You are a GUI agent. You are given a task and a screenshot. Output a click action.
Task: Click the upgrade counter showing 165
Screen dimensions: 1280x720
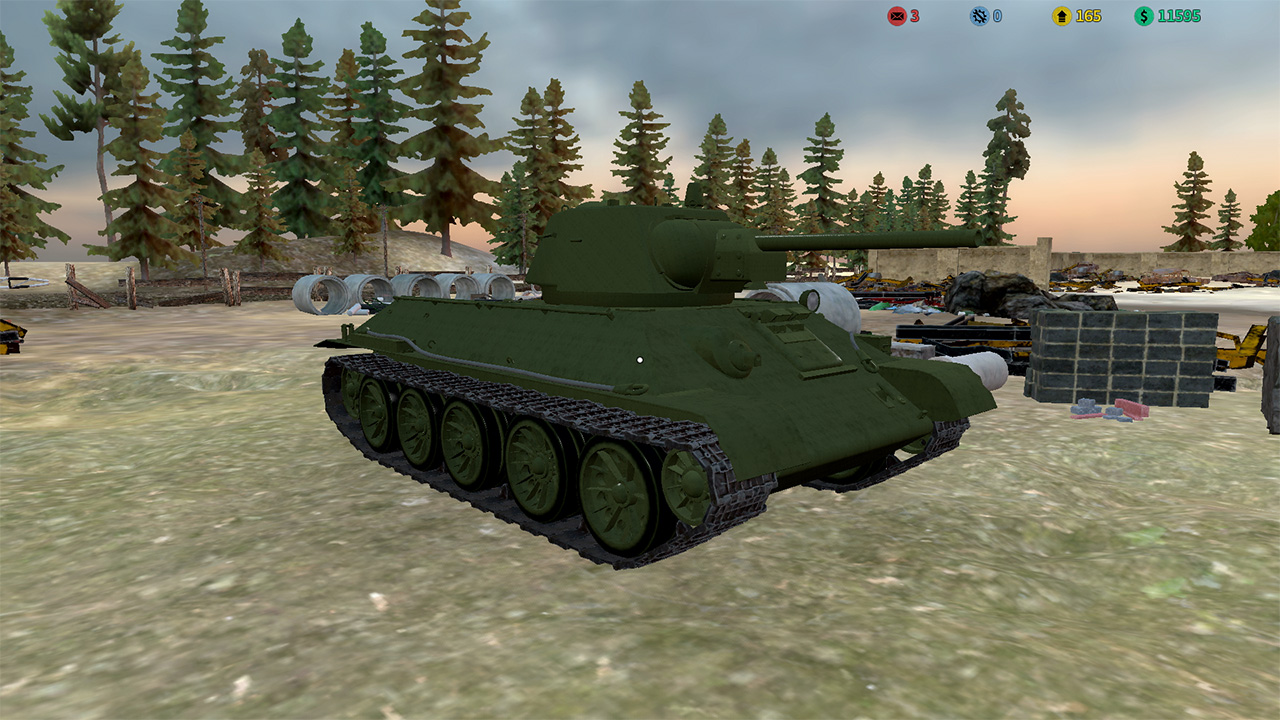point(1088,15)
